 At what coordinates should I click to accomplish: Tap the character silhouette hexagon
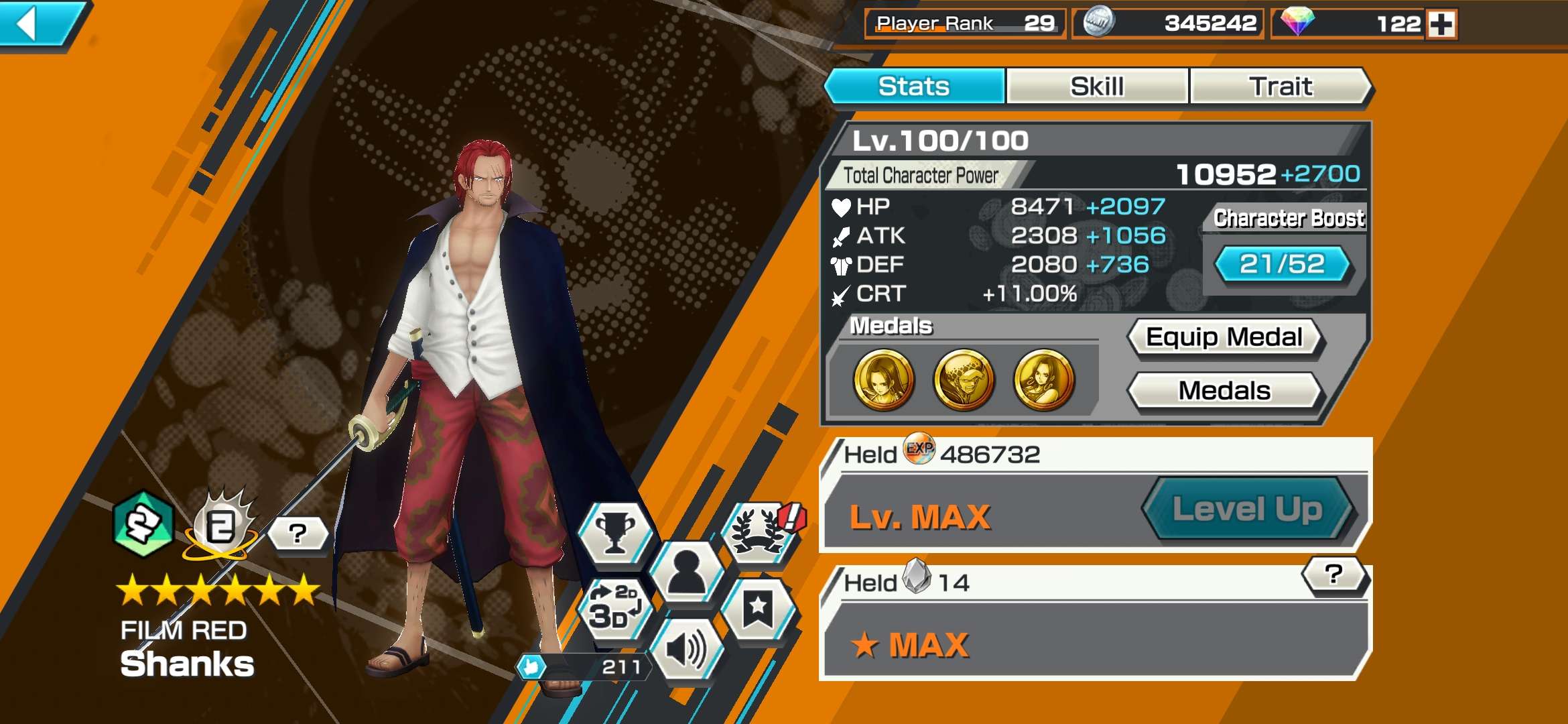687,572
